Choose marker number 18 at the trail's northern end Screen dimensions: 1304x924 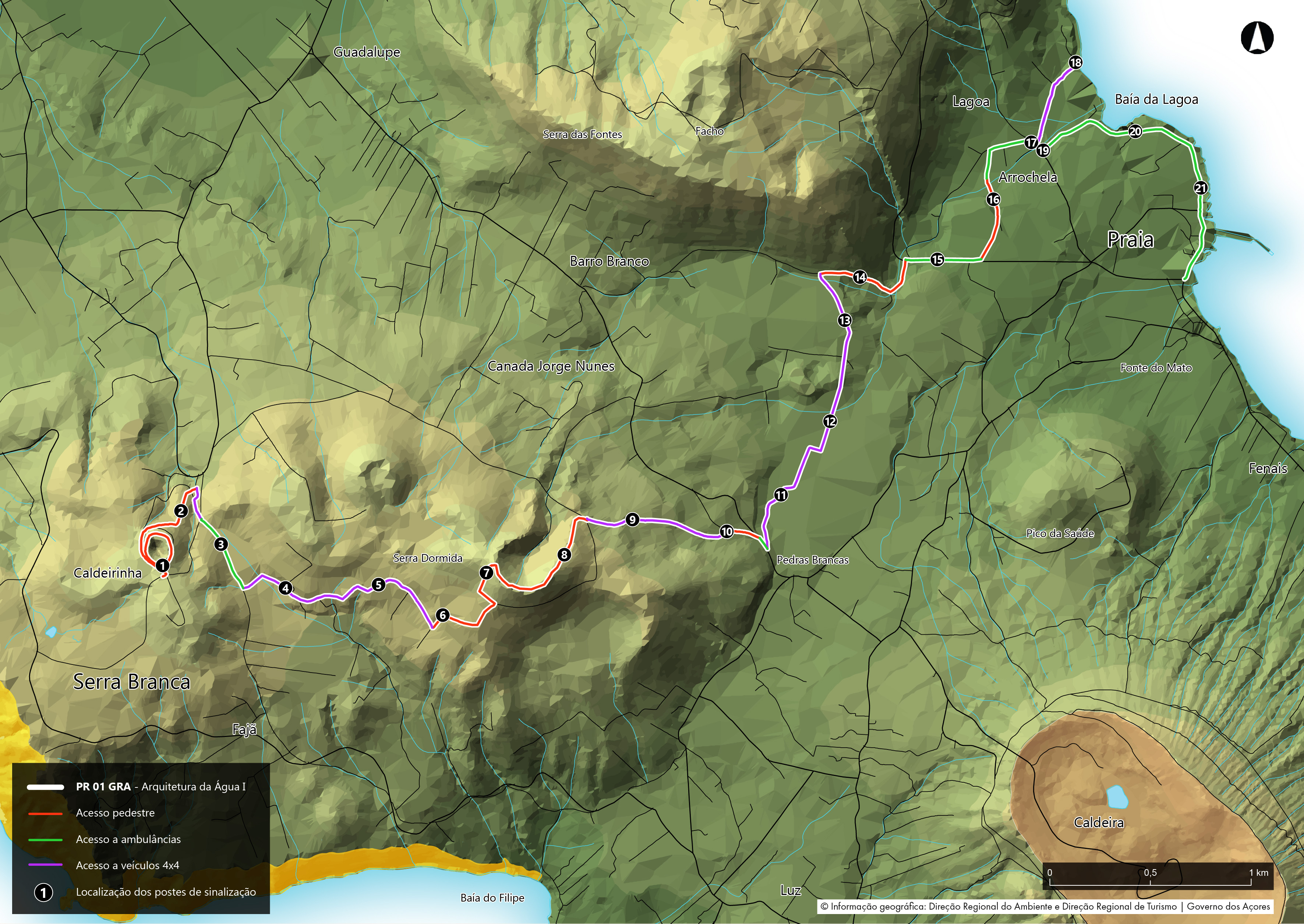[1075, 63]
